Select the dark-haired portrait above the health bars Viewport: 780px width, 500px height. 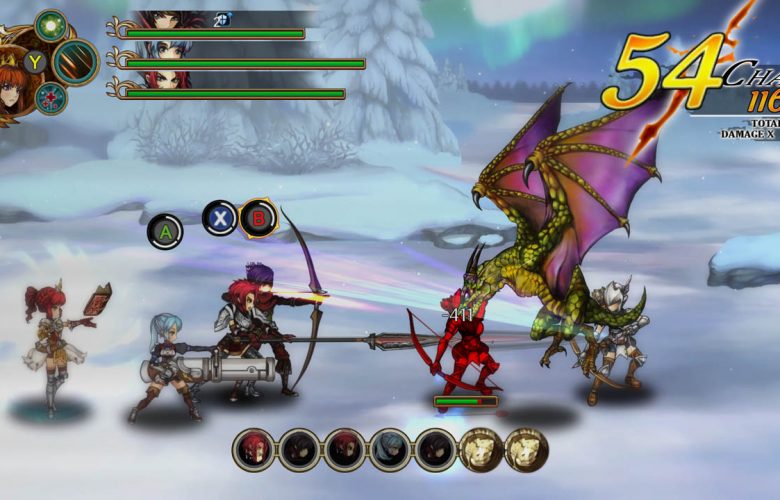click(165, 20)
